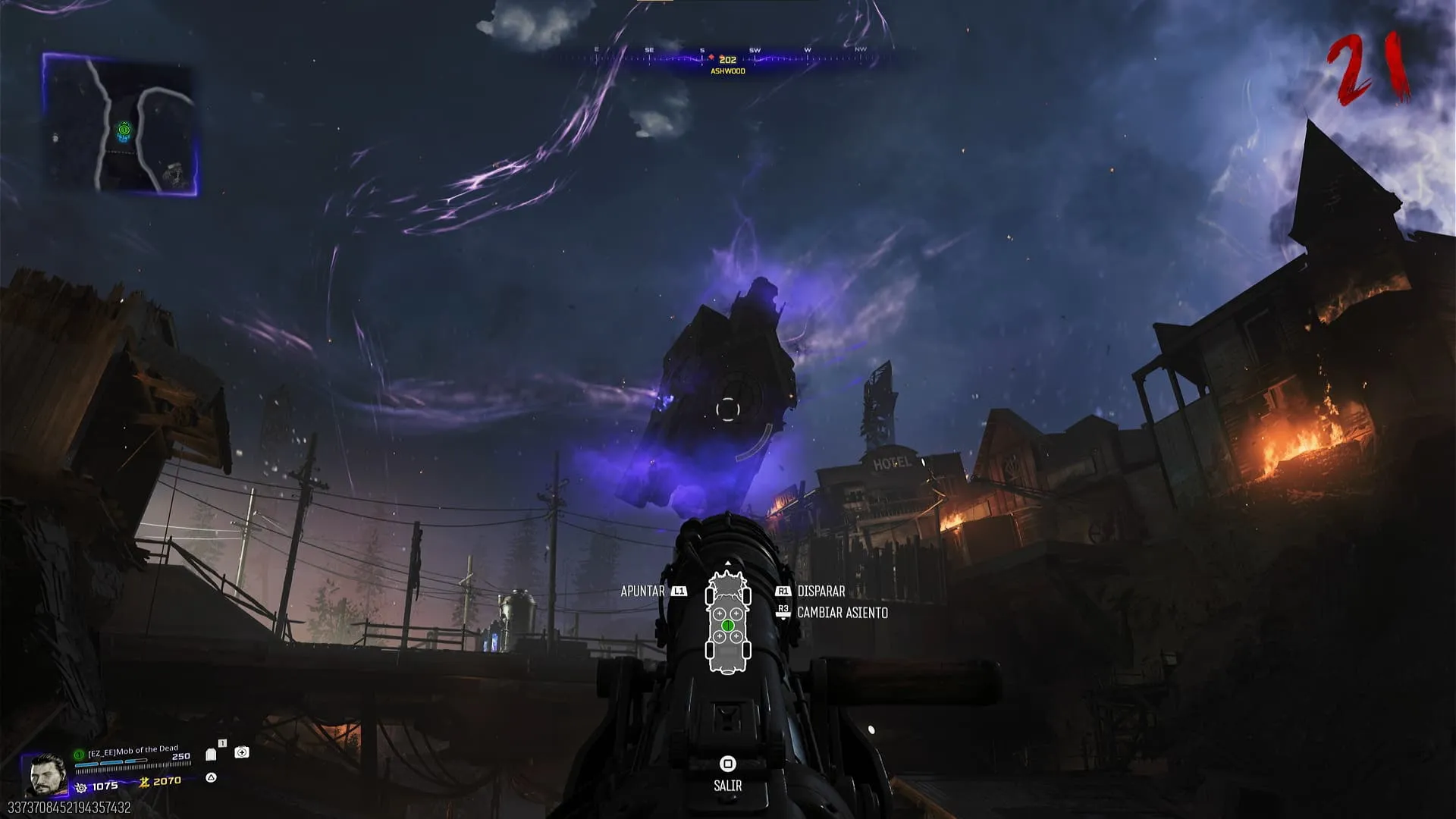Select the tombstone item icon

[211, 755]
